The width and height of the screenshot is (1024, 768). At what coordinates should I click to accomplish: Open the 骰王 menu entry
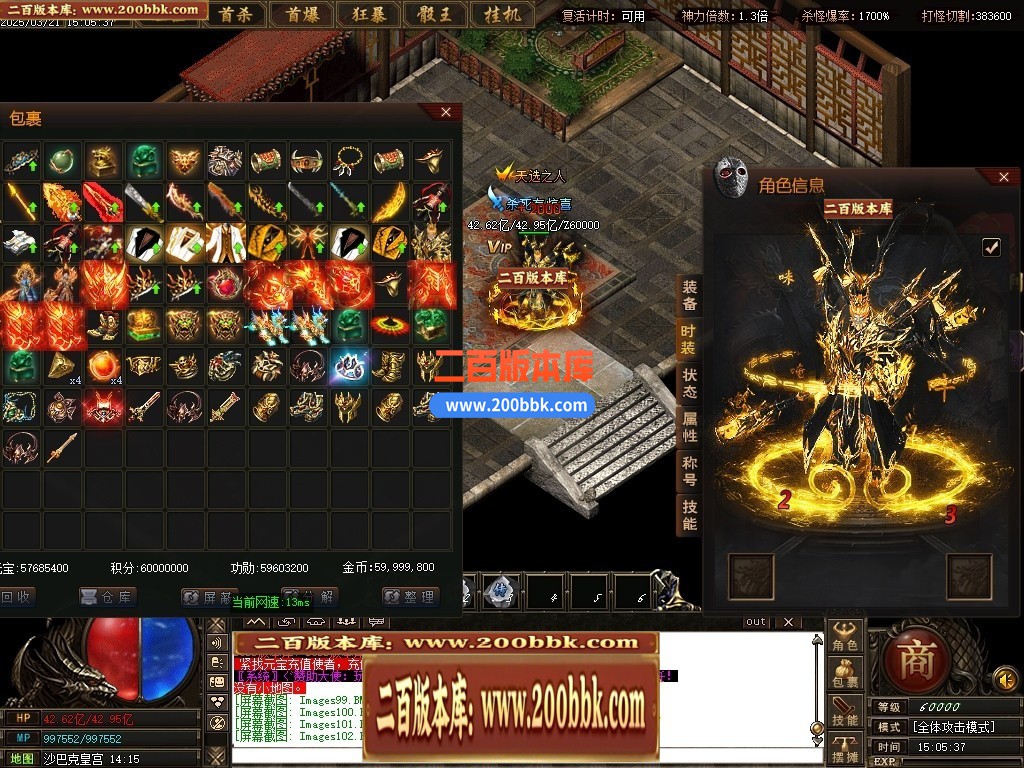point(433,14)
